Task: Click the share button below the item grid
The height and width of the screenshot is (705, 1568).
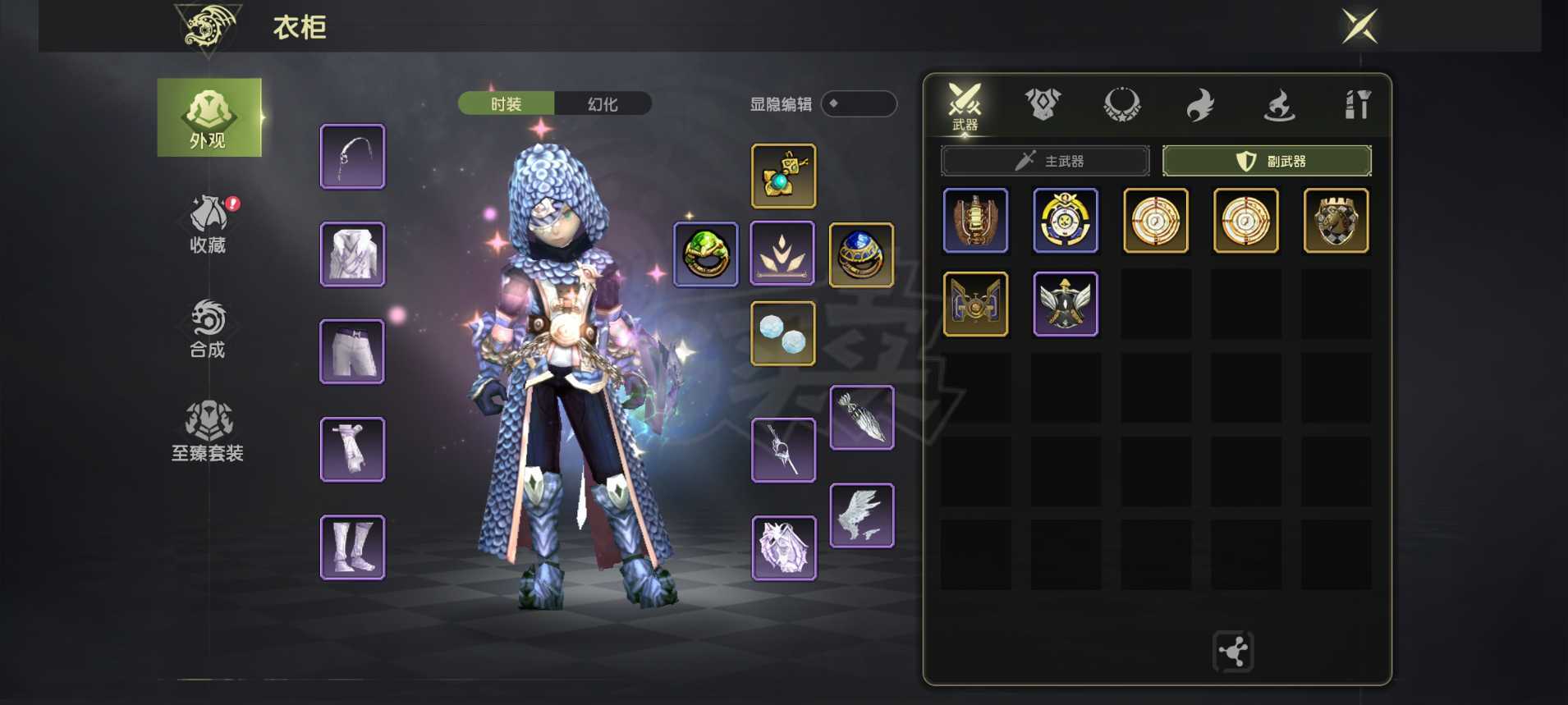Action: click(x=1233, y=652)
